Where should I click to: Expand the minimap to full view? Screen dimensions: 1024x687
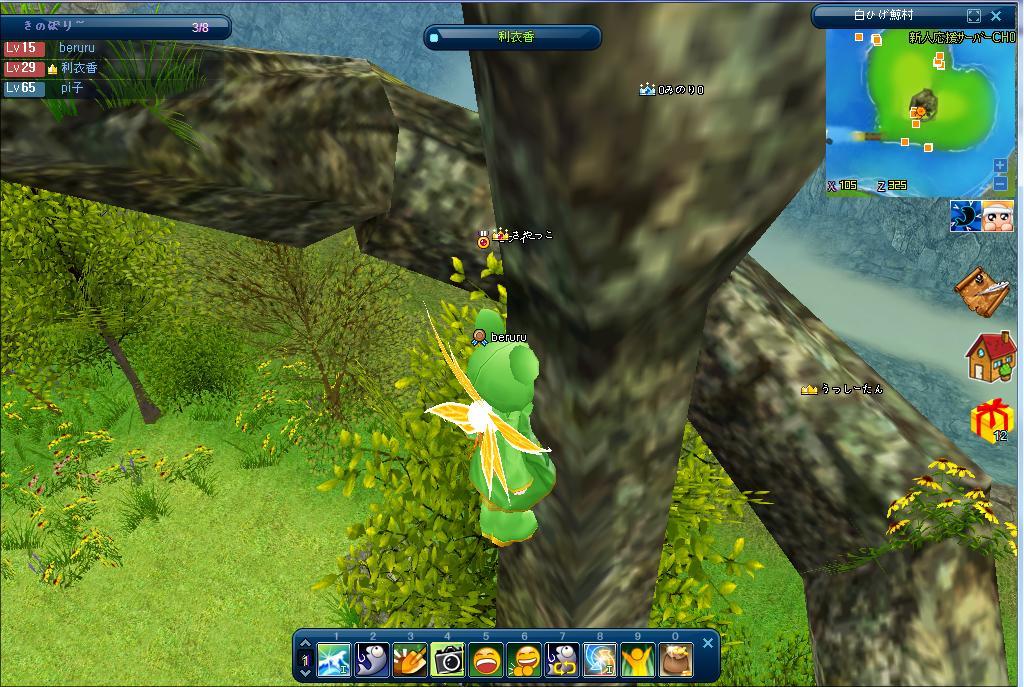click(x=974, y=16)
